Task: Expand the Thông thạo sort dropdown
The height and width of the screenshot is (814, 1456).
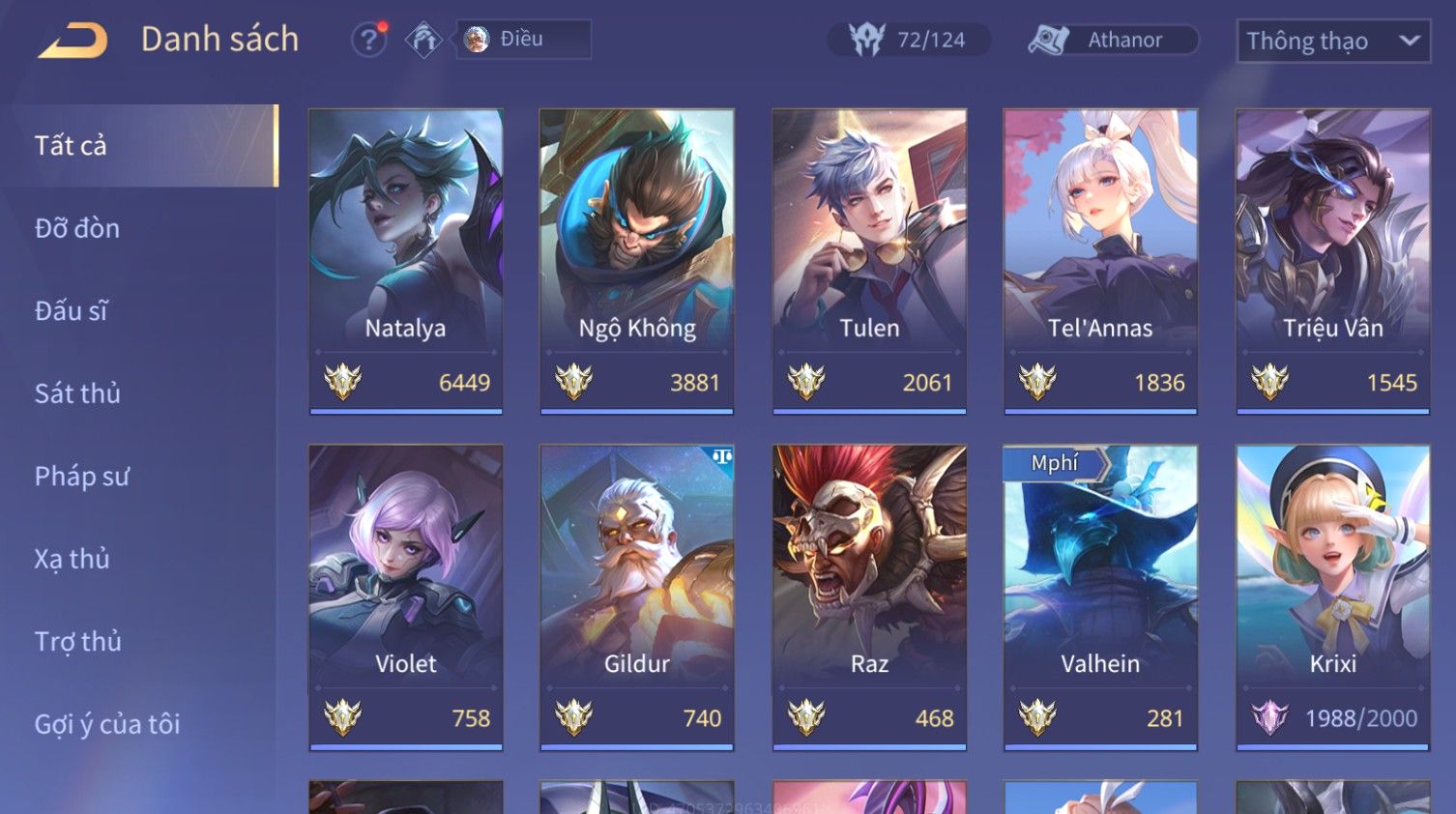Action: tap(1332, 41)
